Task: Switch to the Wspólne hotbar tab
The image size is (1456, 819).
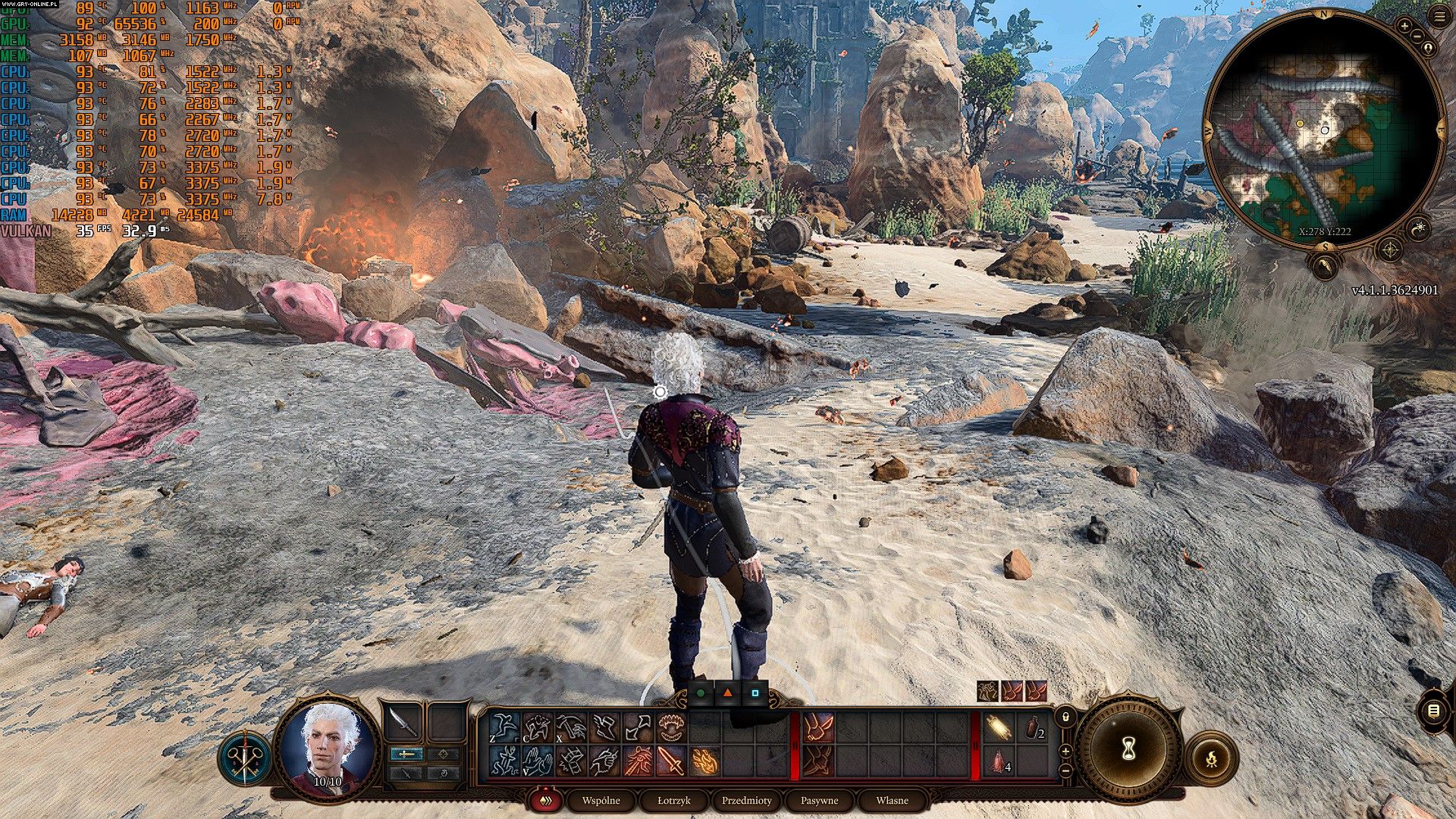Action: [601, 800]
